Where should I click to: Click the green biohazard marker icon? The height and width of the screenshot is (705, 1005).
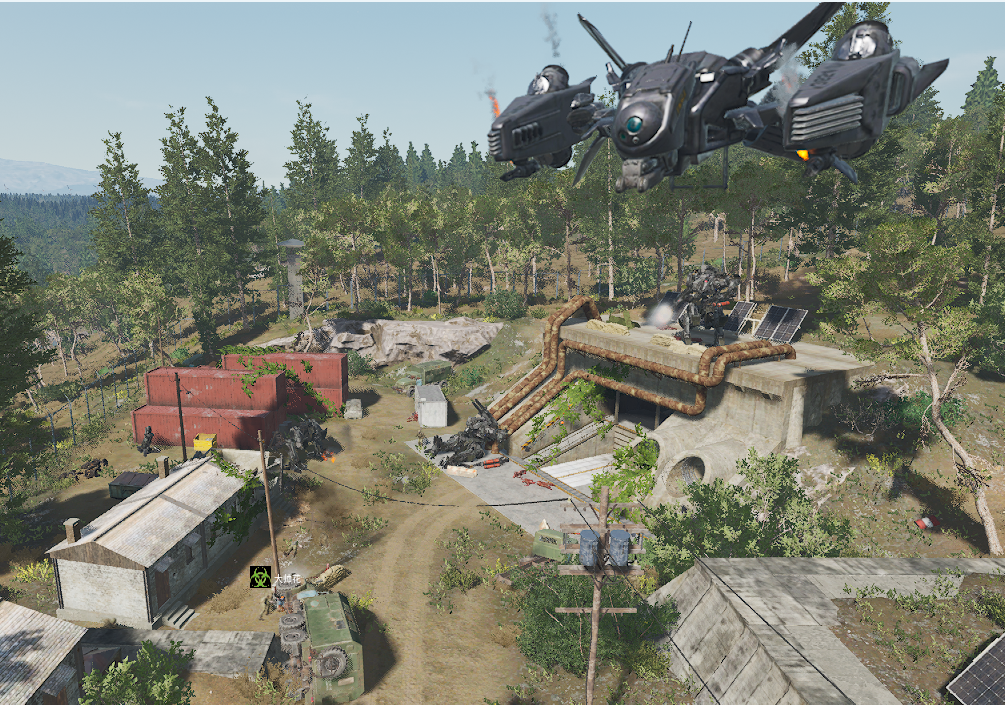[260, 576]
